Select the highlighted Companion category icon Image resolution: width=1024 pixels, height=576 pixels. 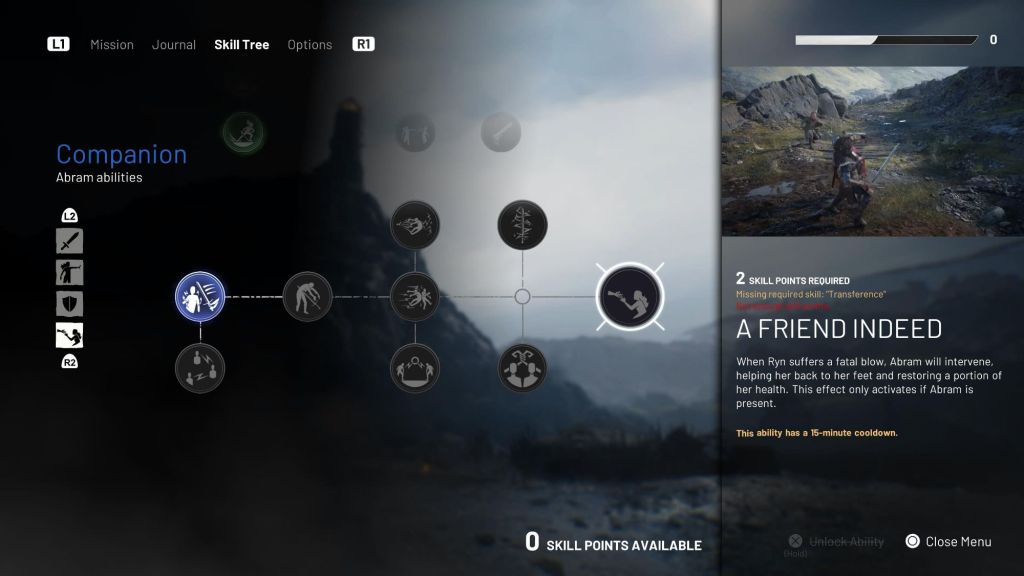pyautogui.click(x=70, y=335)
